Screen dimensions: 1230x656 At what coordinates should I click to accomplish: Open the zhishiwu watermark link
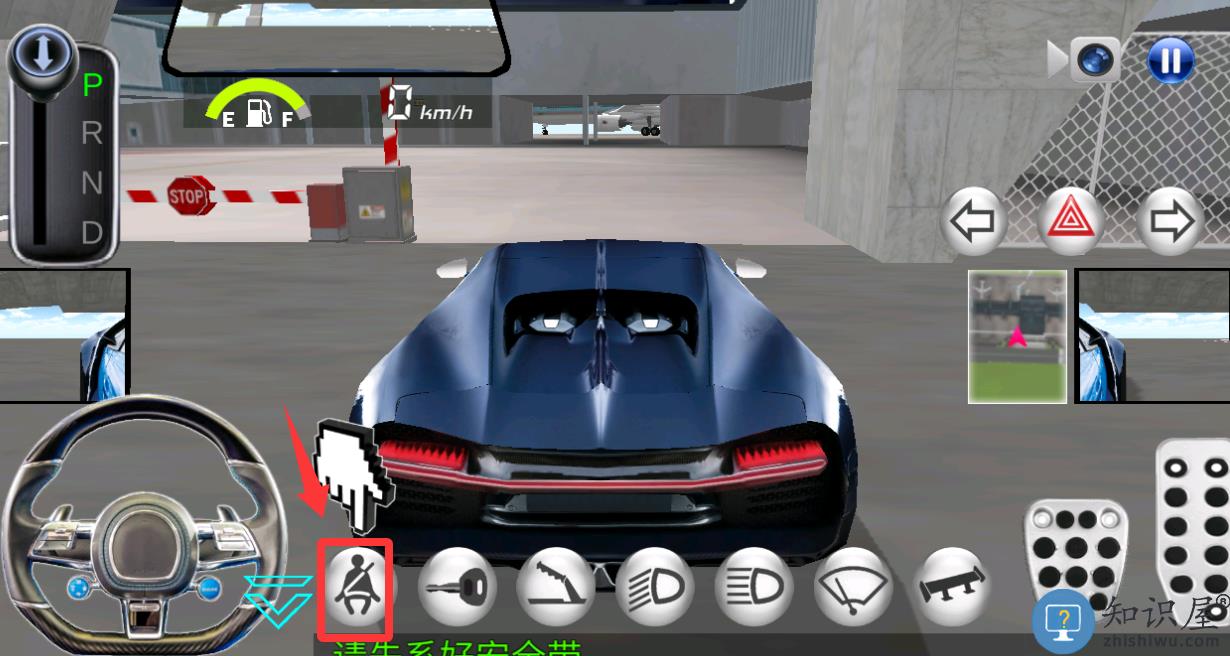[x=1132, y=620]
